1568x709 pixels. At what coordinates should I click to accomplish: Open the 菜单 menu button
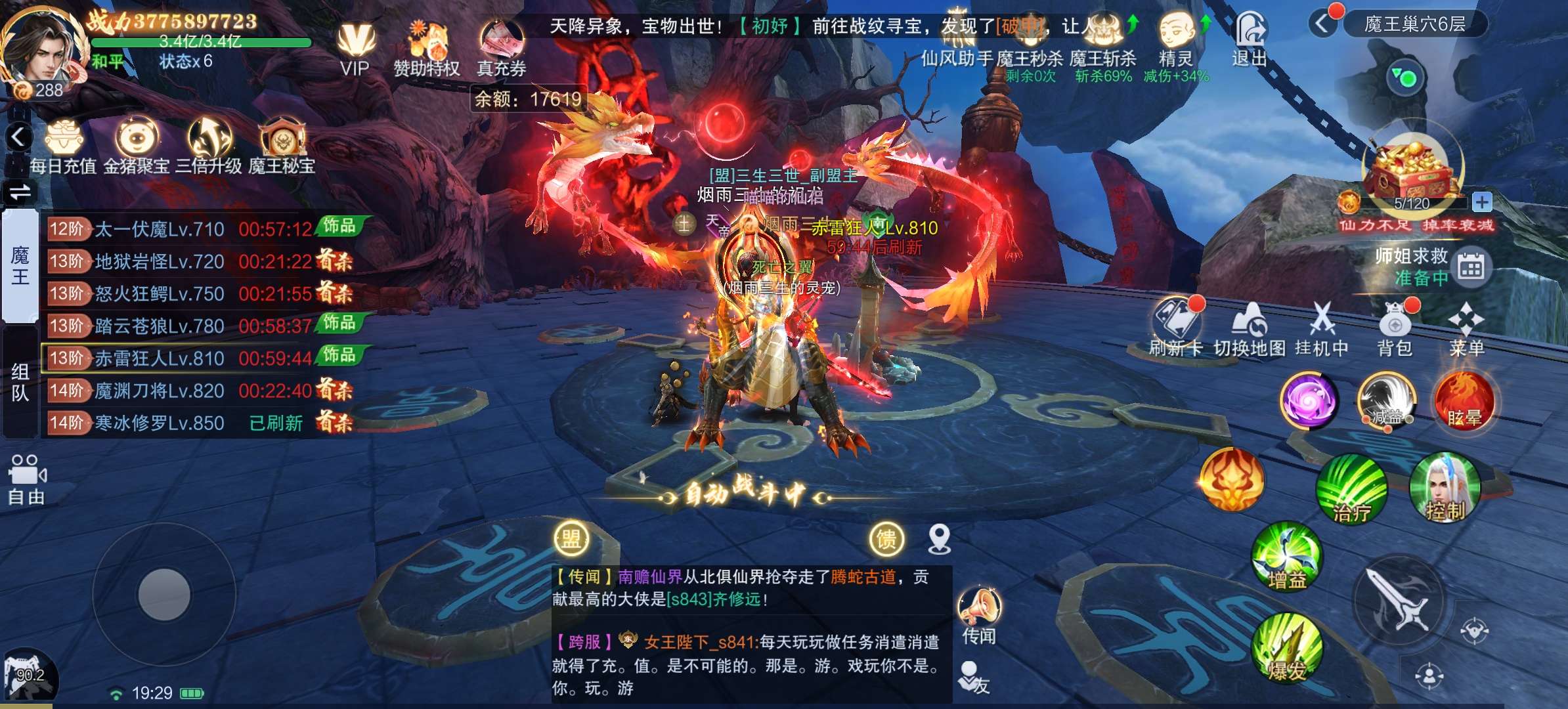(x=1466, y=330)
